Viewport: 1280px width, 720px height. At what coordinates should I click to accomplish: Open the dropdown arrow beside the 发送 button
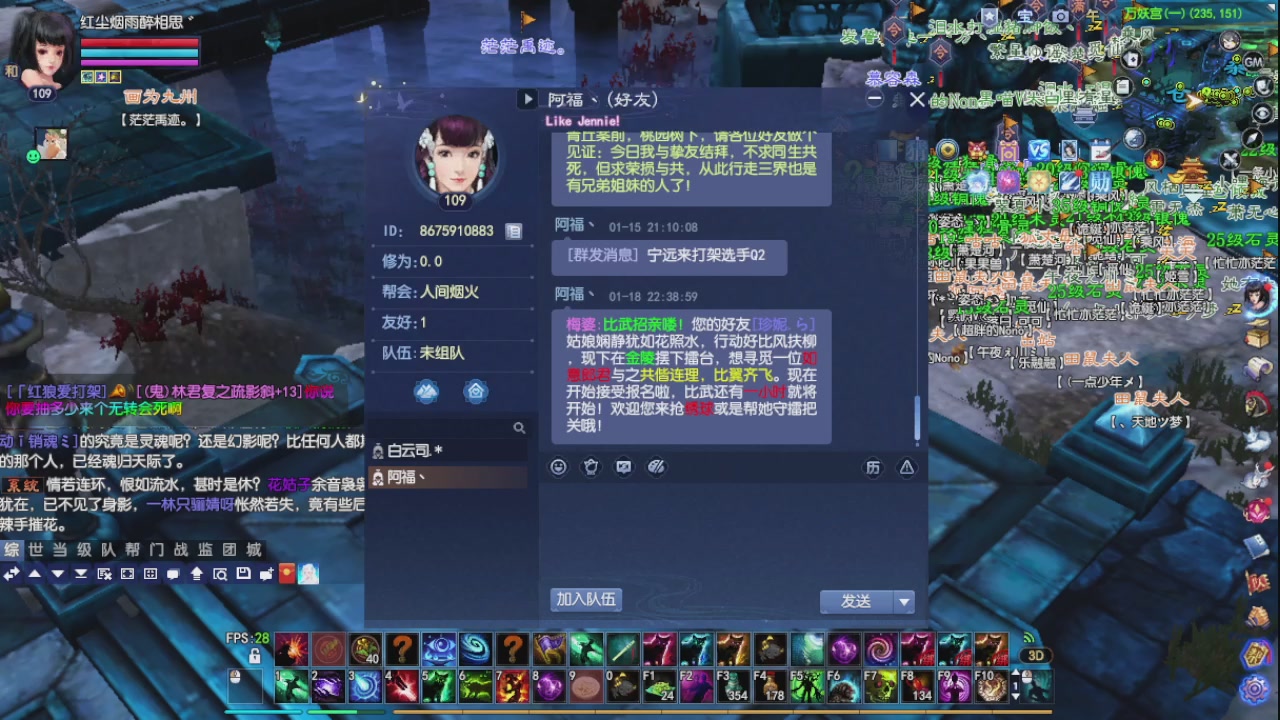(x=904, y=601)
